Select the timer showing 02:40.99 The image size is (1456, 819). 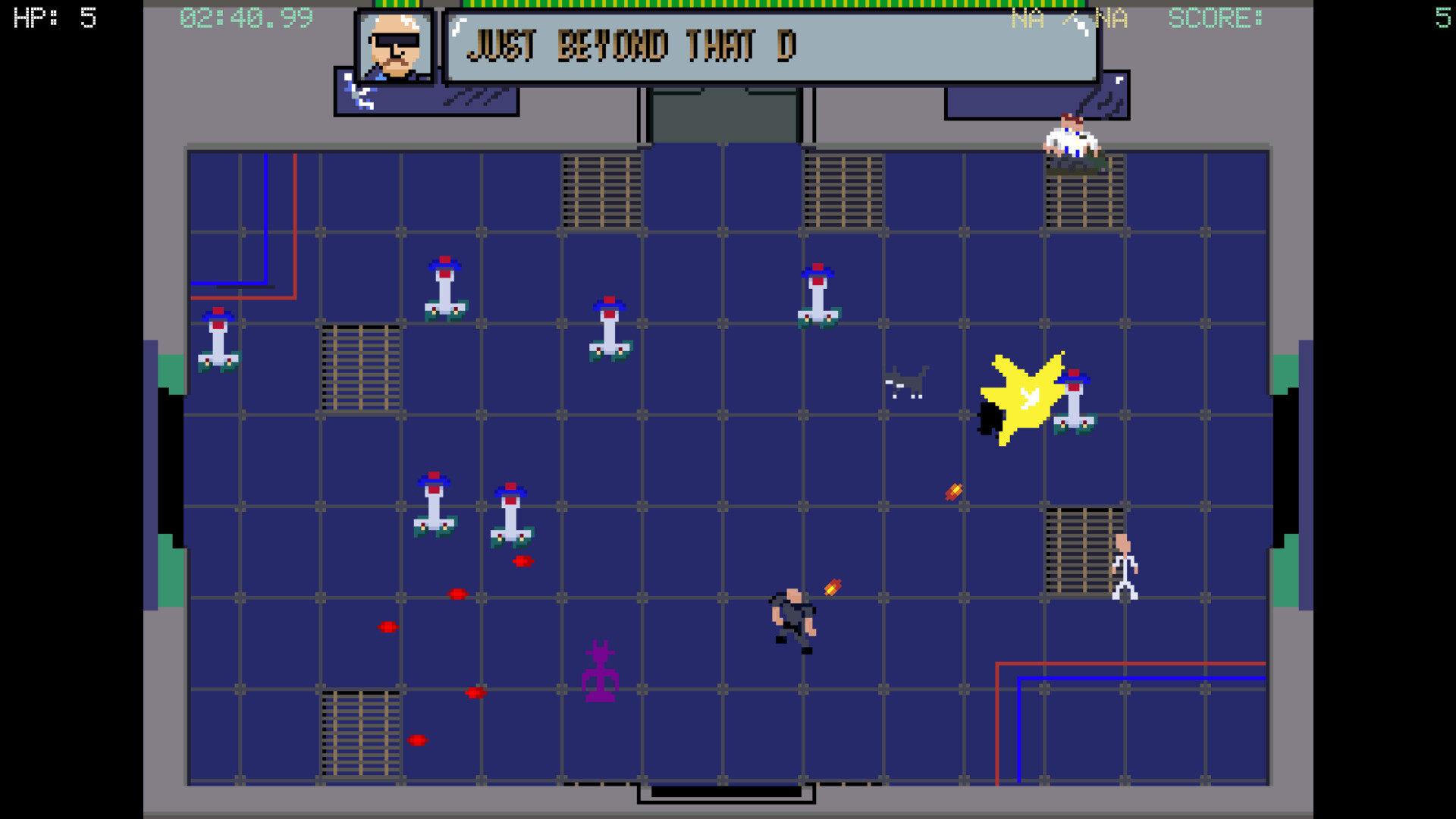(x=246, y=19)
